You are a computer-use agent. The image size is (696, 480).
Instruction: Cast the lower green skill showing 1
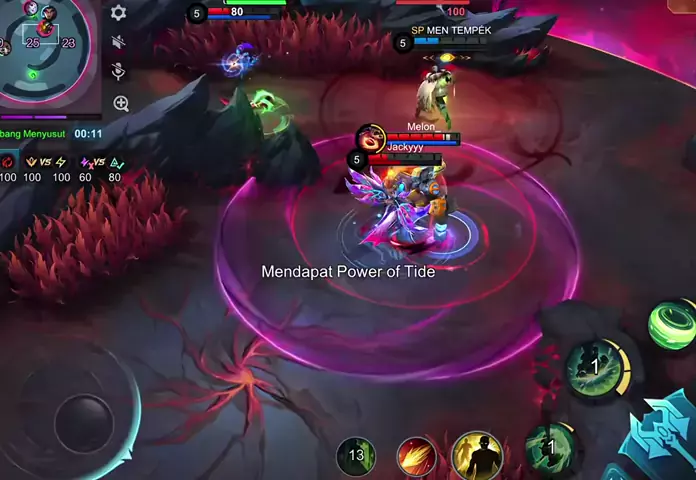click(x=549, y=447)
